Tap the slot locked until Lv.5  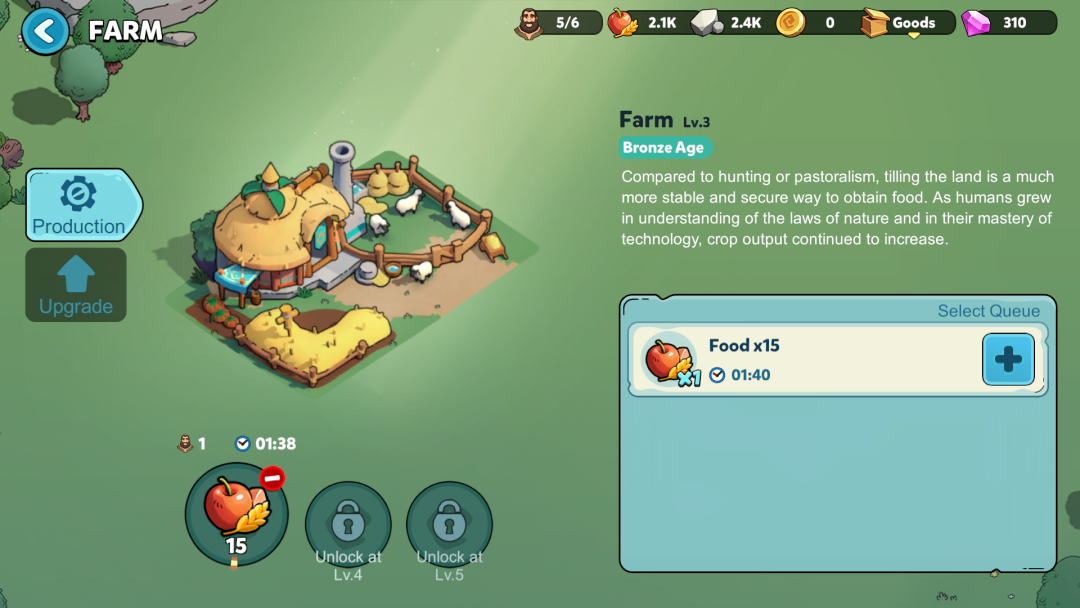(x=449, y=523)
